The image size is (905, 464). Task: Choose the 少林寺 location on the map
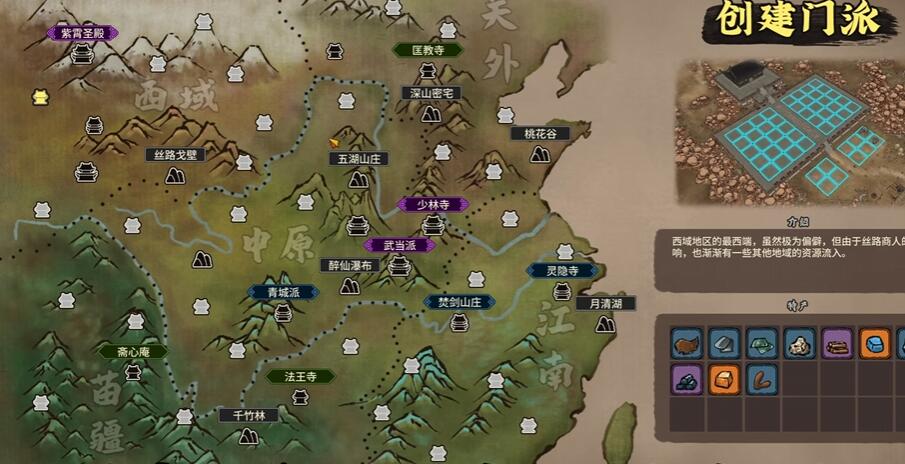coord(433,204)
